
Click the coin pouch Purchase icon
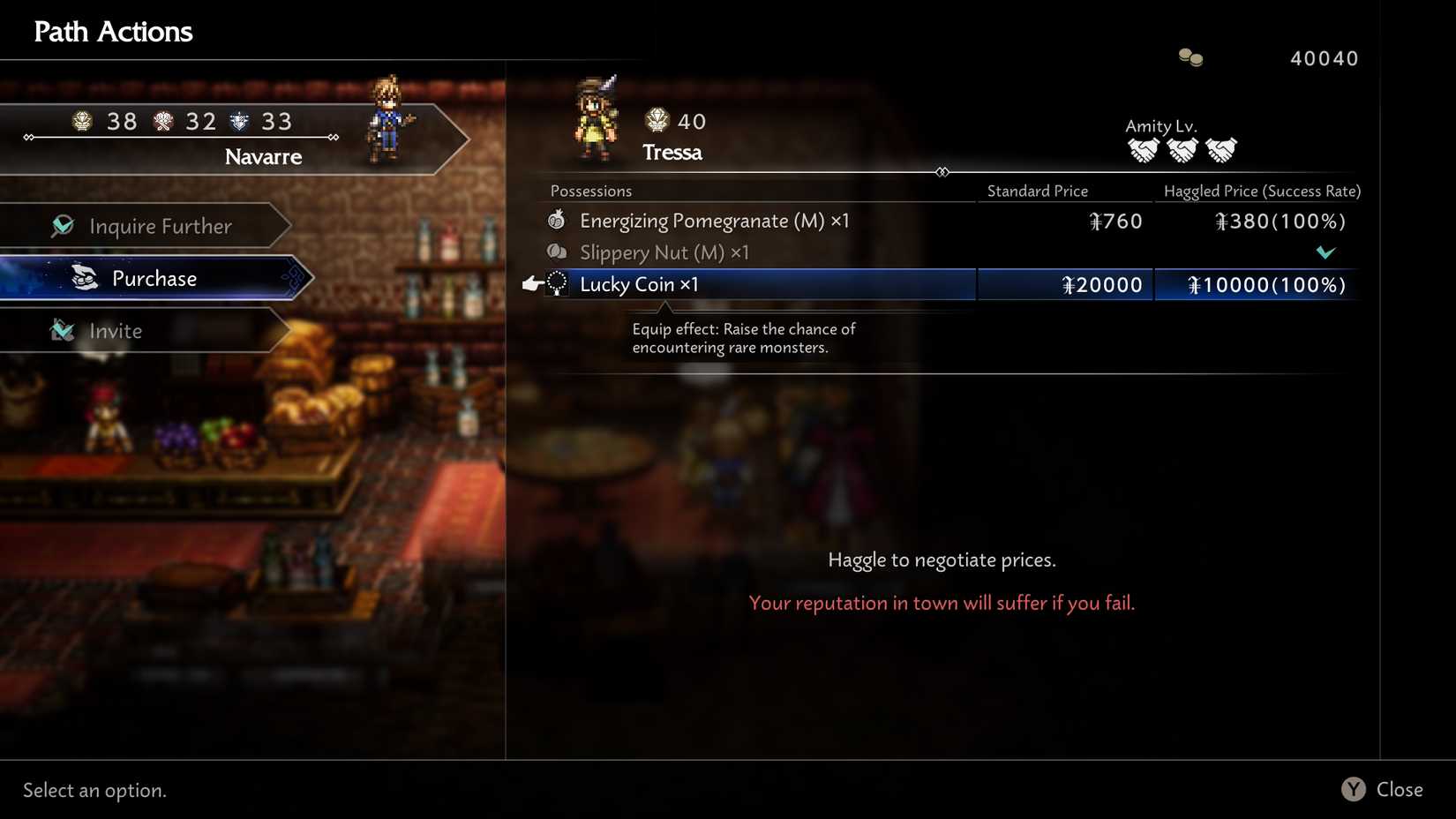[84, 278]
